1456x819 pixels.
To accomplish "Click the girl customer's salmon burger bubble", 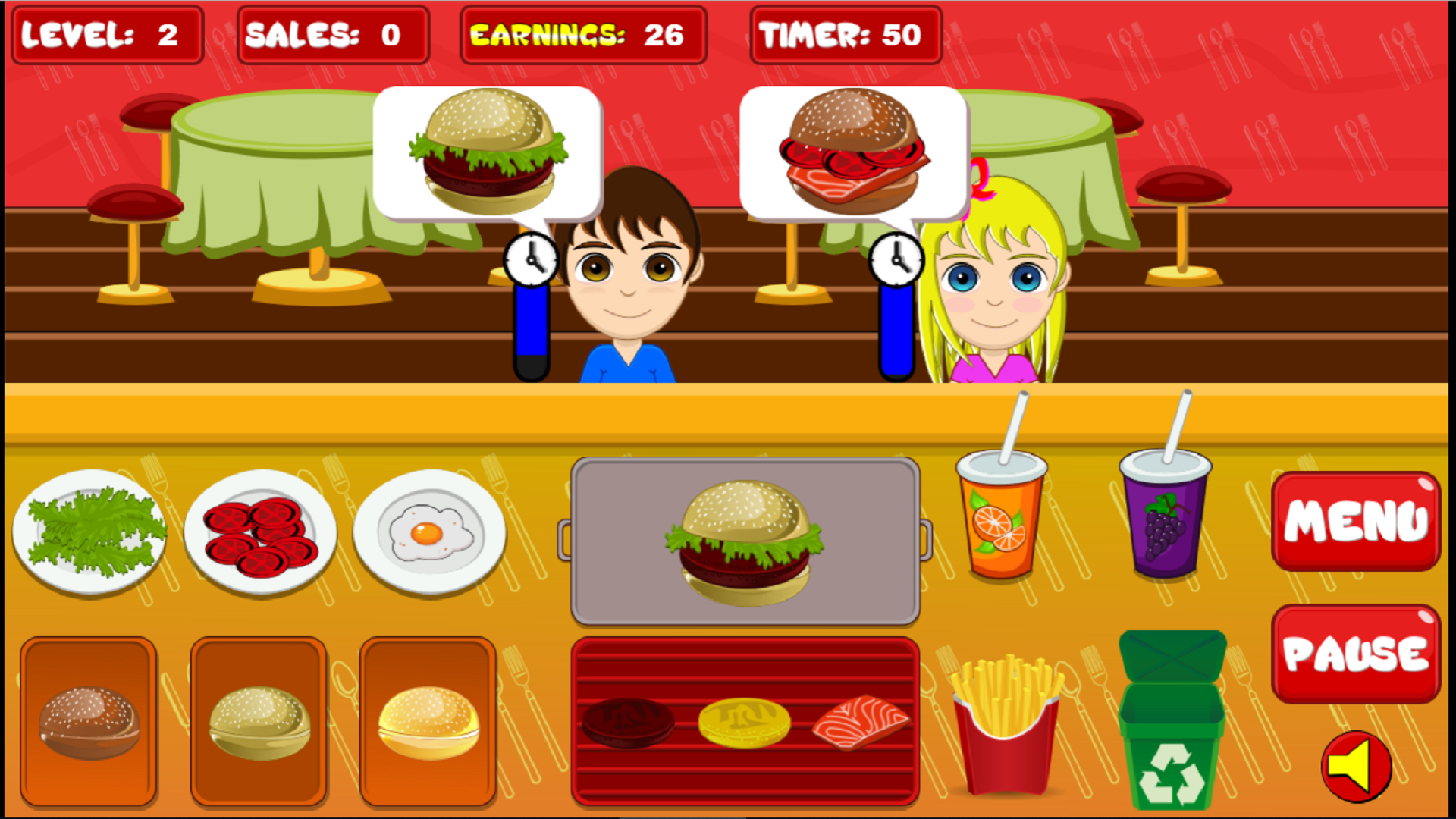I will point(853,152).
